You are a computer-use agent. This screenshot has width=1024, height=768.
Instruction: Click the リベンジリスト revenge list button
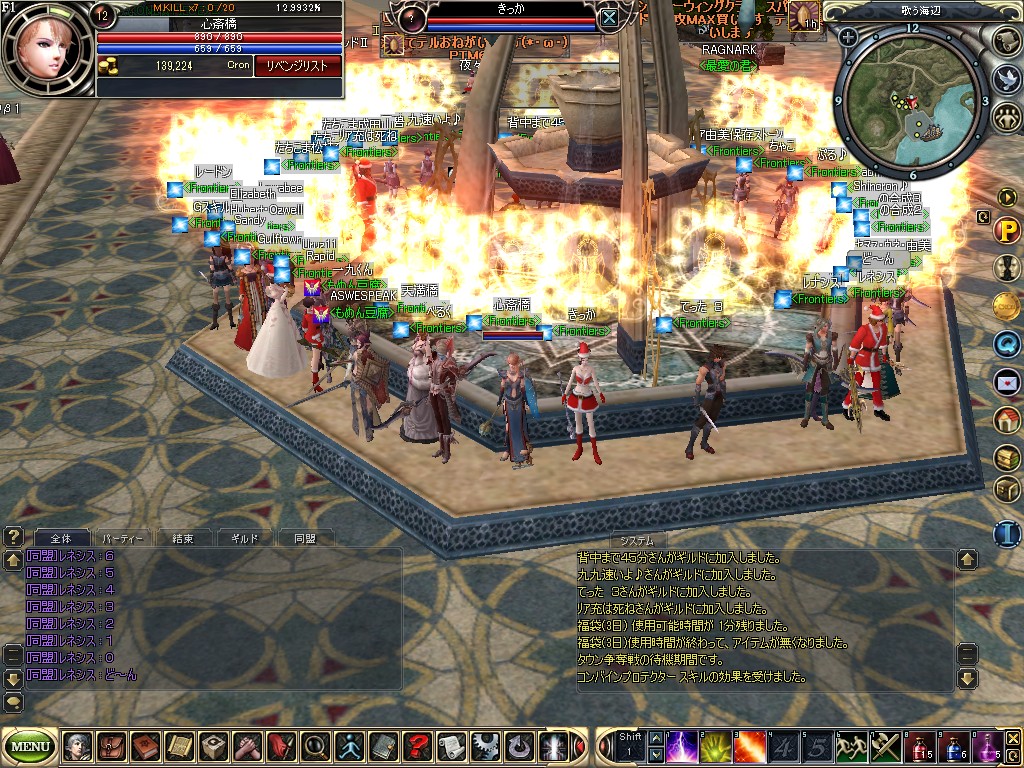[298, 65]
